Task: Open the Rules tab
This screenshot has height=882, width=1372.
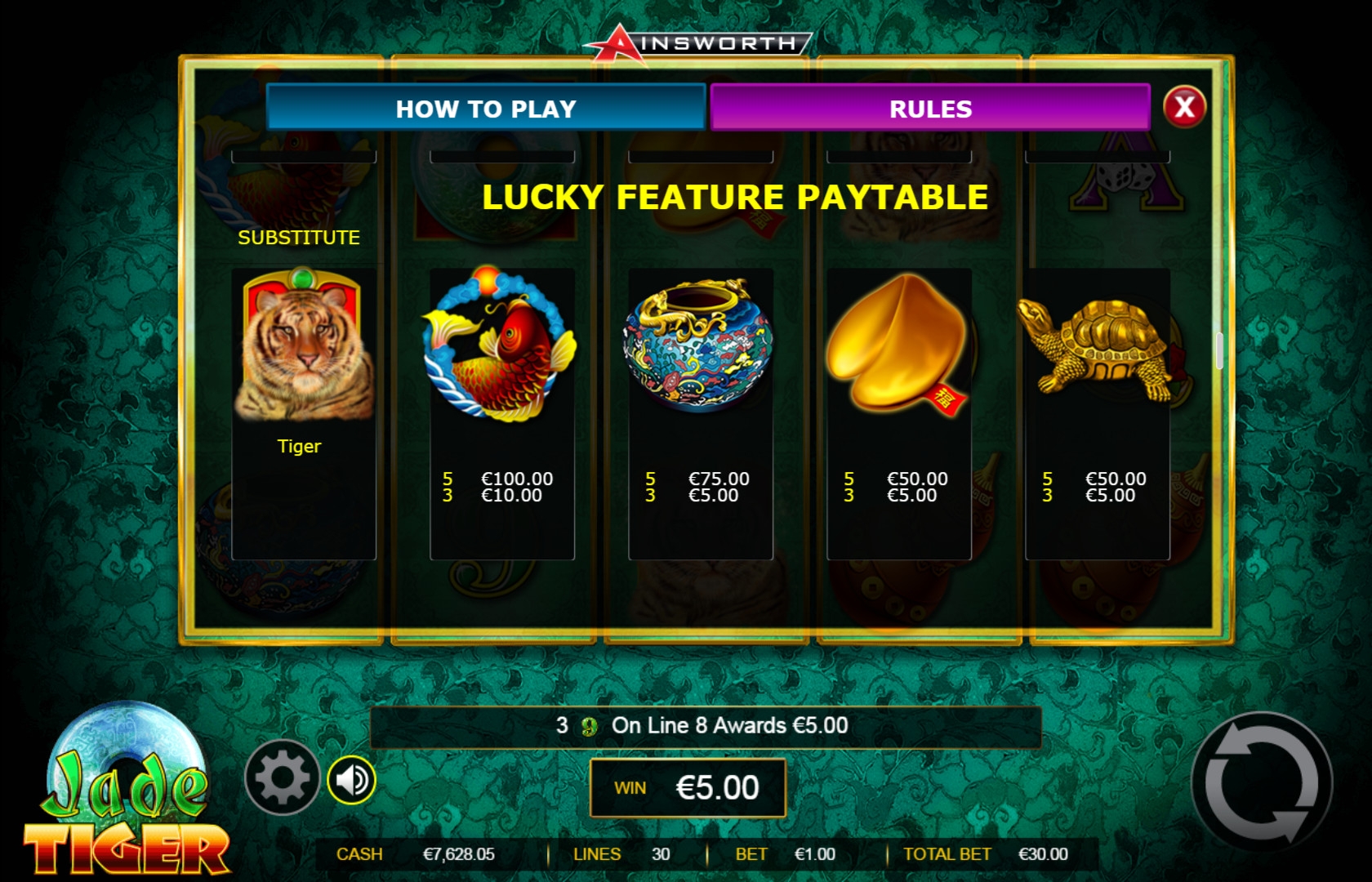Action: [930, 108]
